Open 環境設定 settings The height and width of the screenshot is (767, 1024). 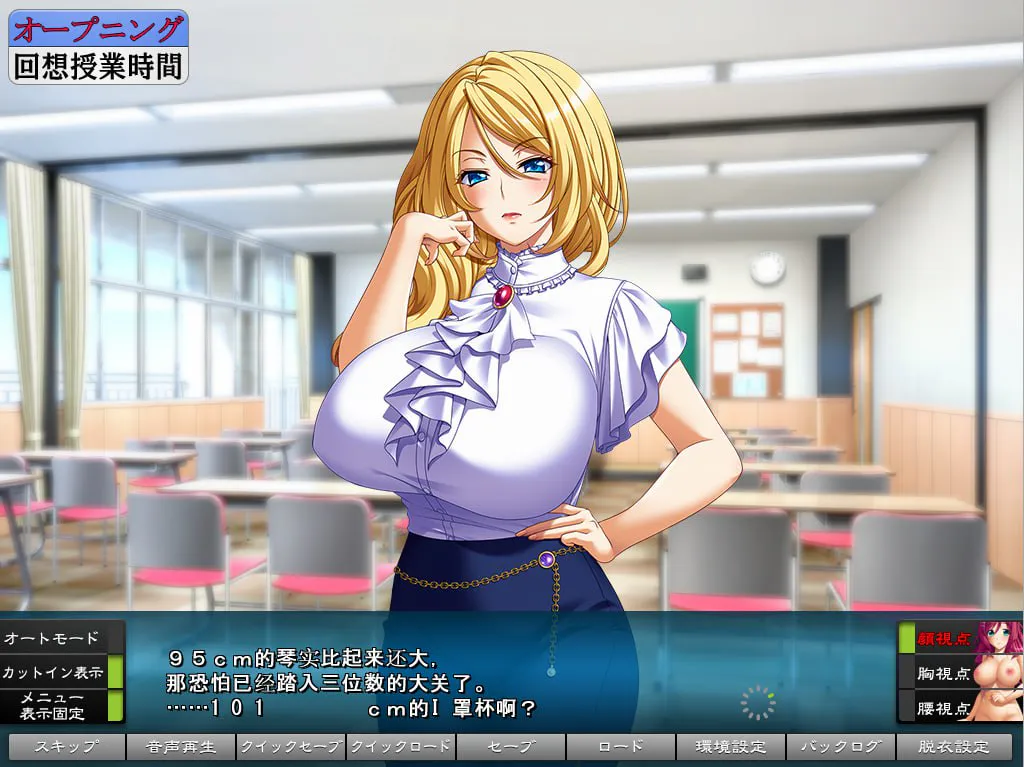[x=731, y=747]
